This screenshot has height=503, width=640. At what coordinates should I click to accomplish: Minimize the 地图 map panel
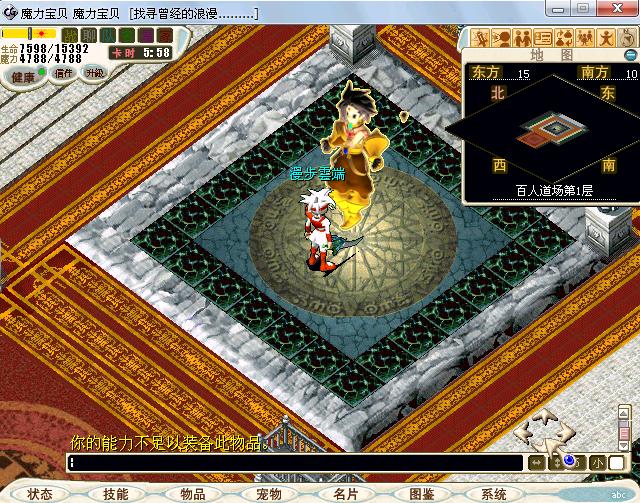click(x=630, y=55)
